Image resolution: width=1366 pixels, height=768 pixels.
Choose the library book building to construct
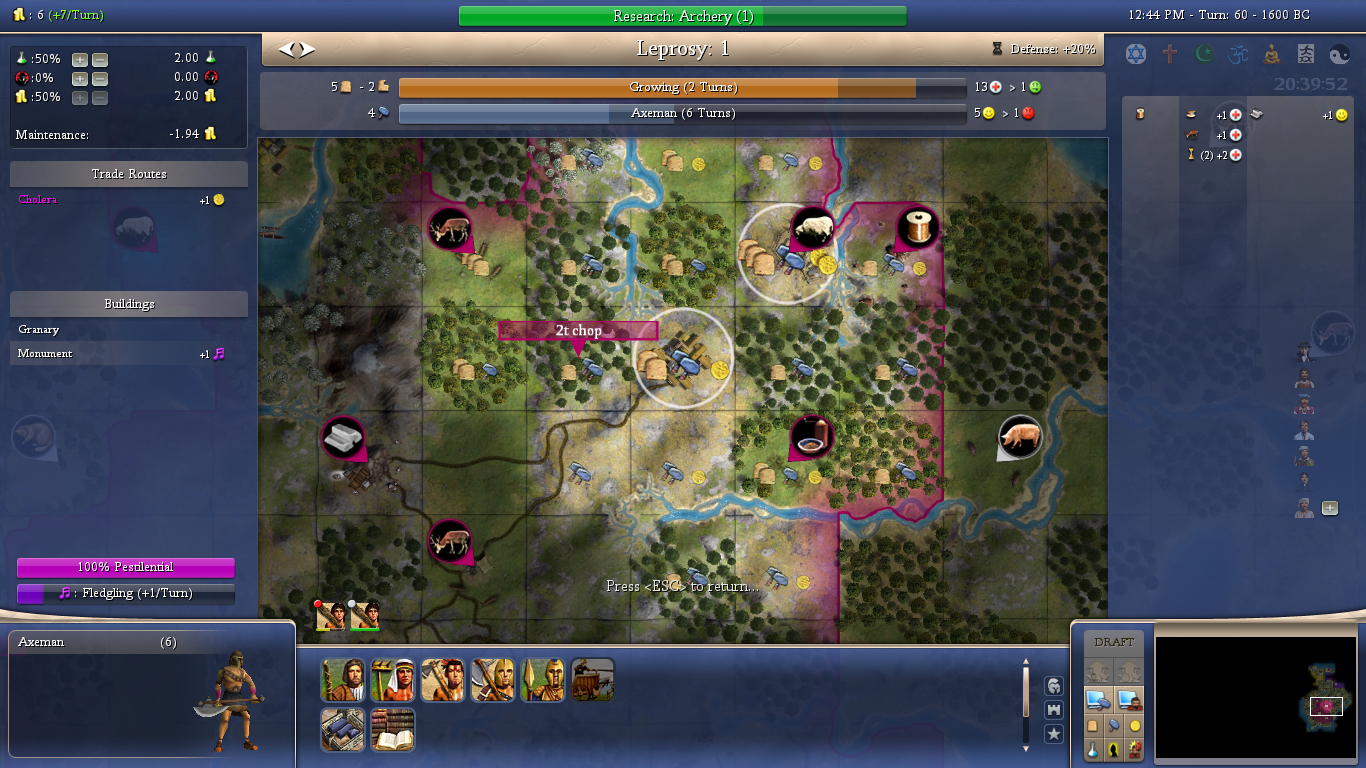click(392, 730)
